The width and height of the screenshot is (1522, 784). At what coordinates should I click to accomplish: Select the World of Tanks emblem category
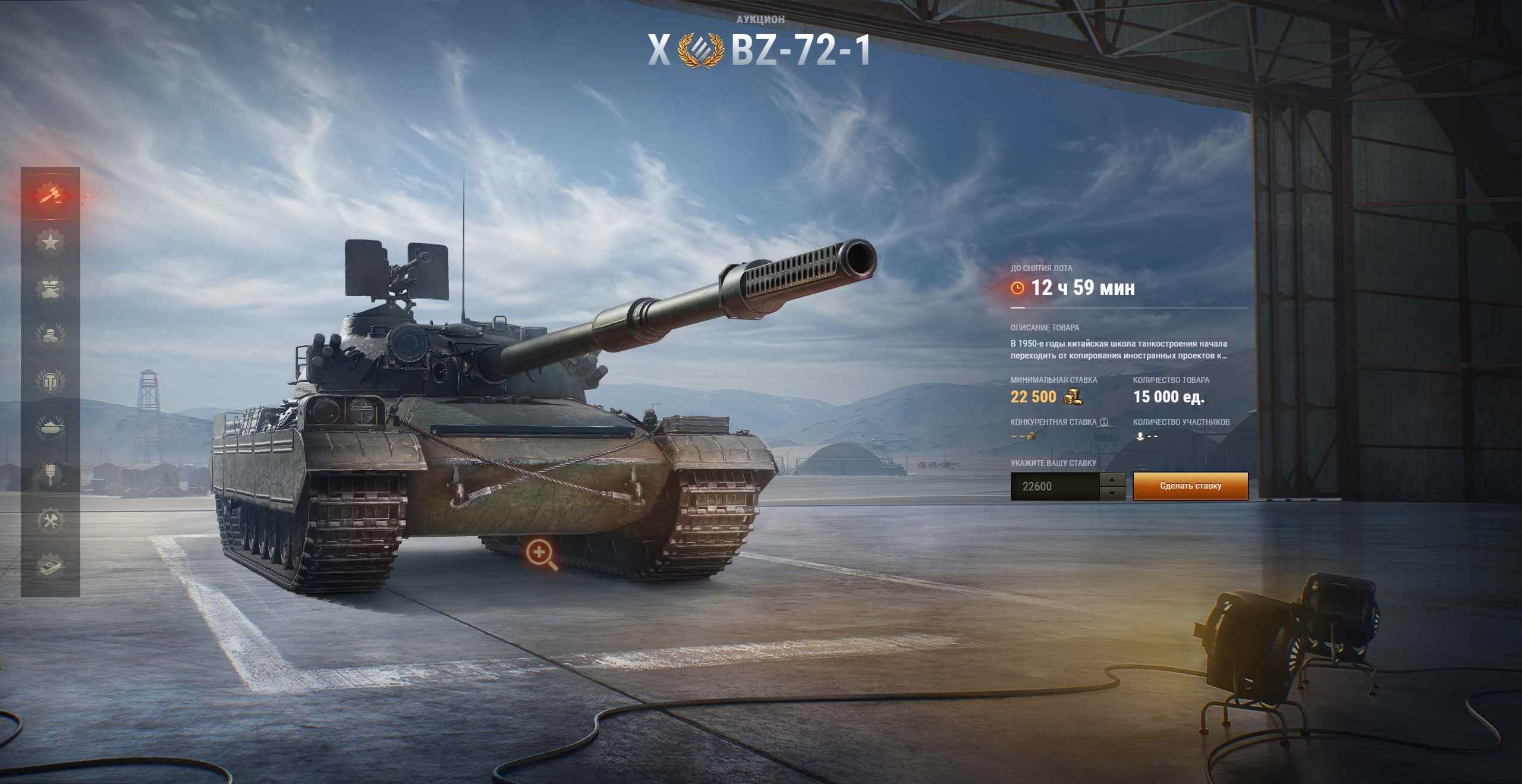click(50, 381)
